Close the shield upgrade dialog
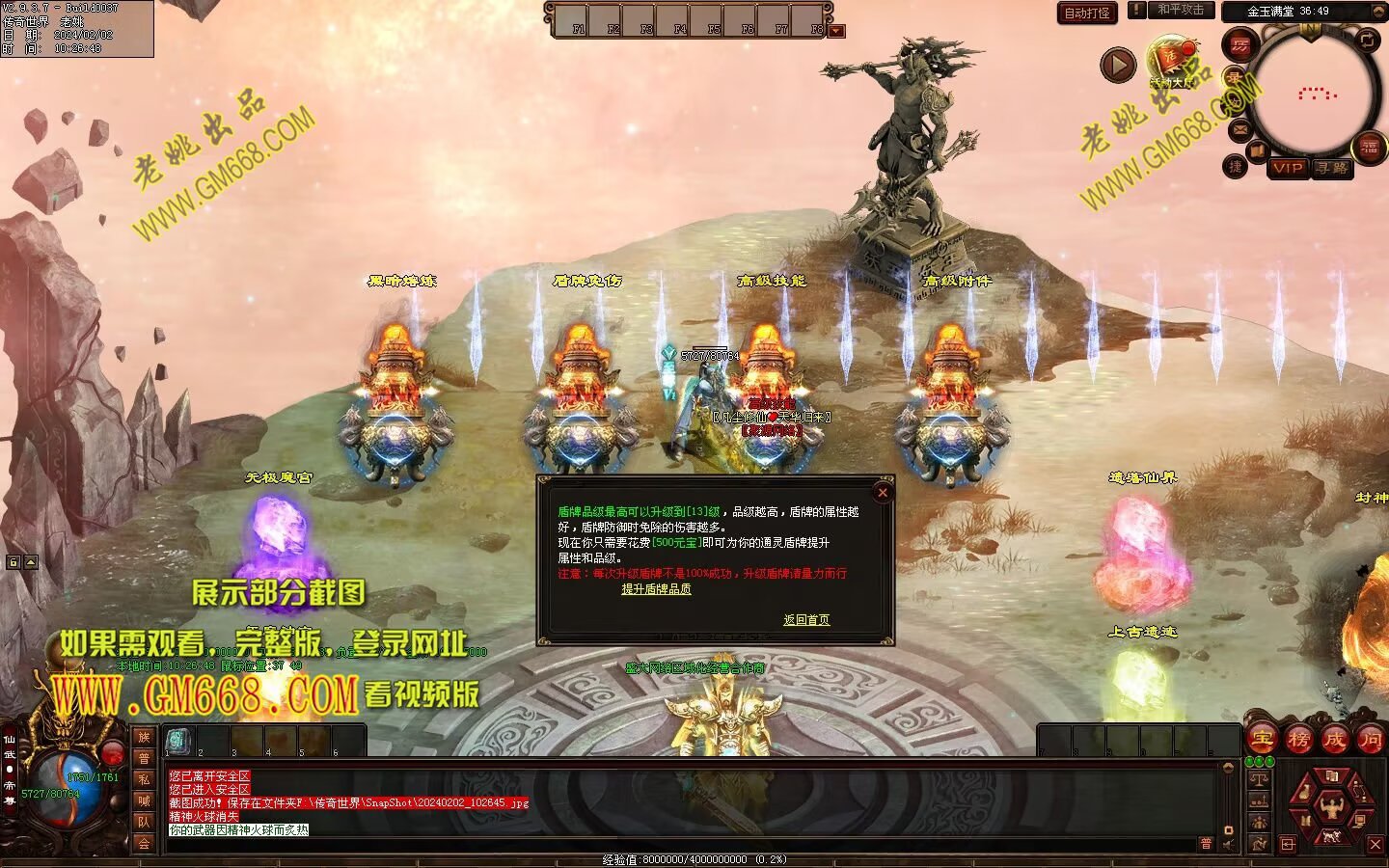 882,492
